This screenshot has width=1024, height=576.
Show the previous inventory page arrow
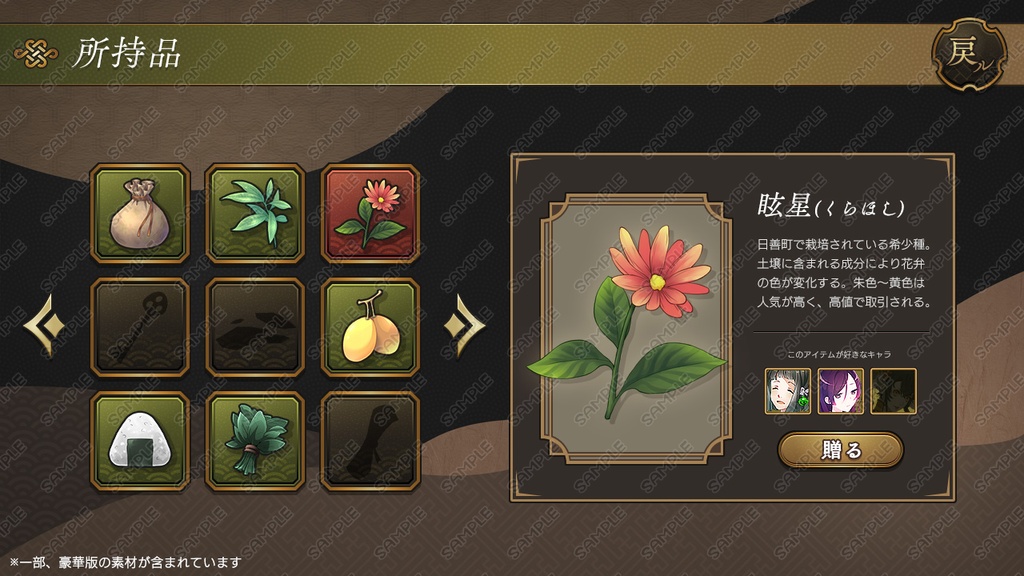click(x=44, y=324)
